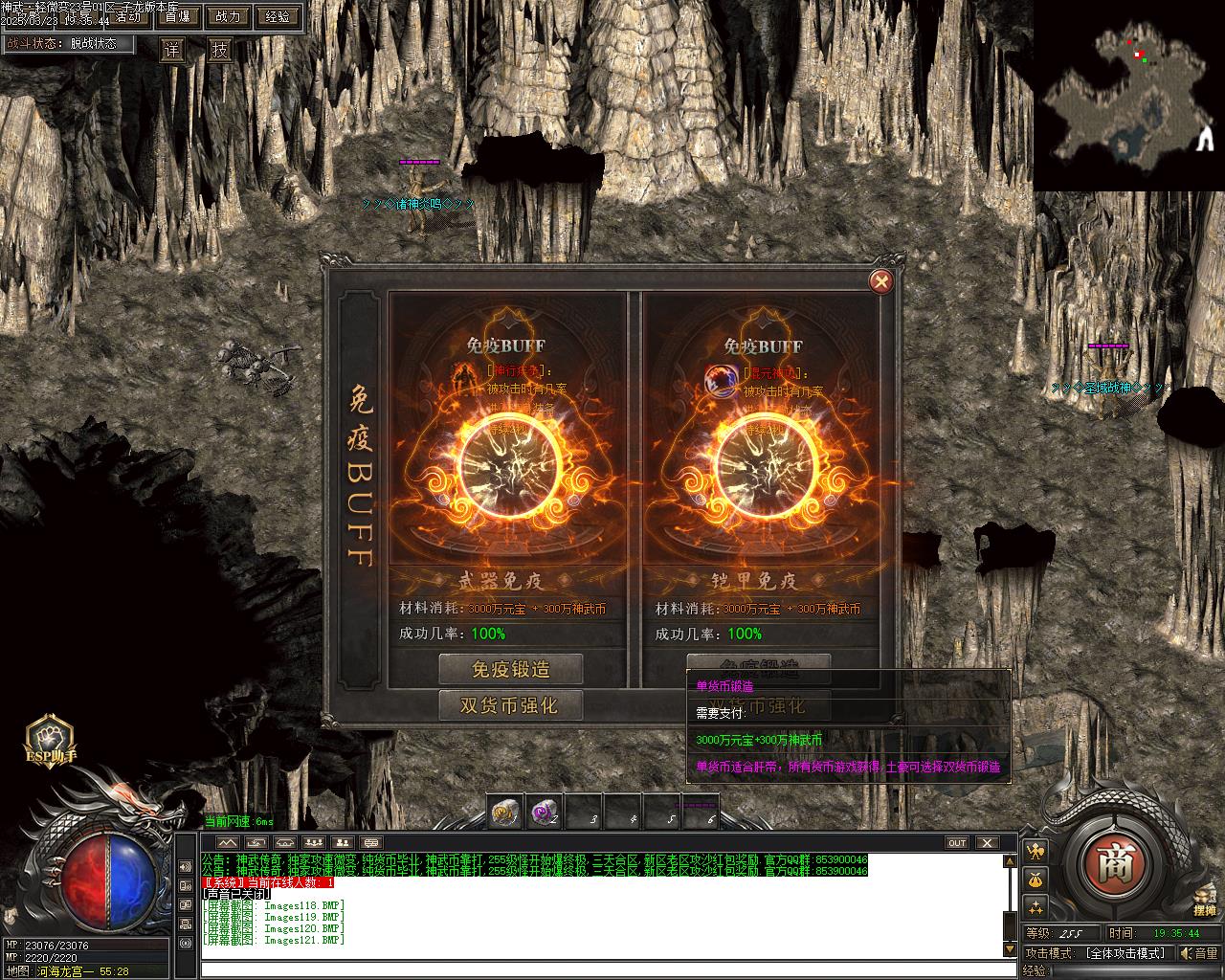This screenshot has height=980, width=1225.
Task: Open the warrior character icon
Action: tap(1036, 851)
